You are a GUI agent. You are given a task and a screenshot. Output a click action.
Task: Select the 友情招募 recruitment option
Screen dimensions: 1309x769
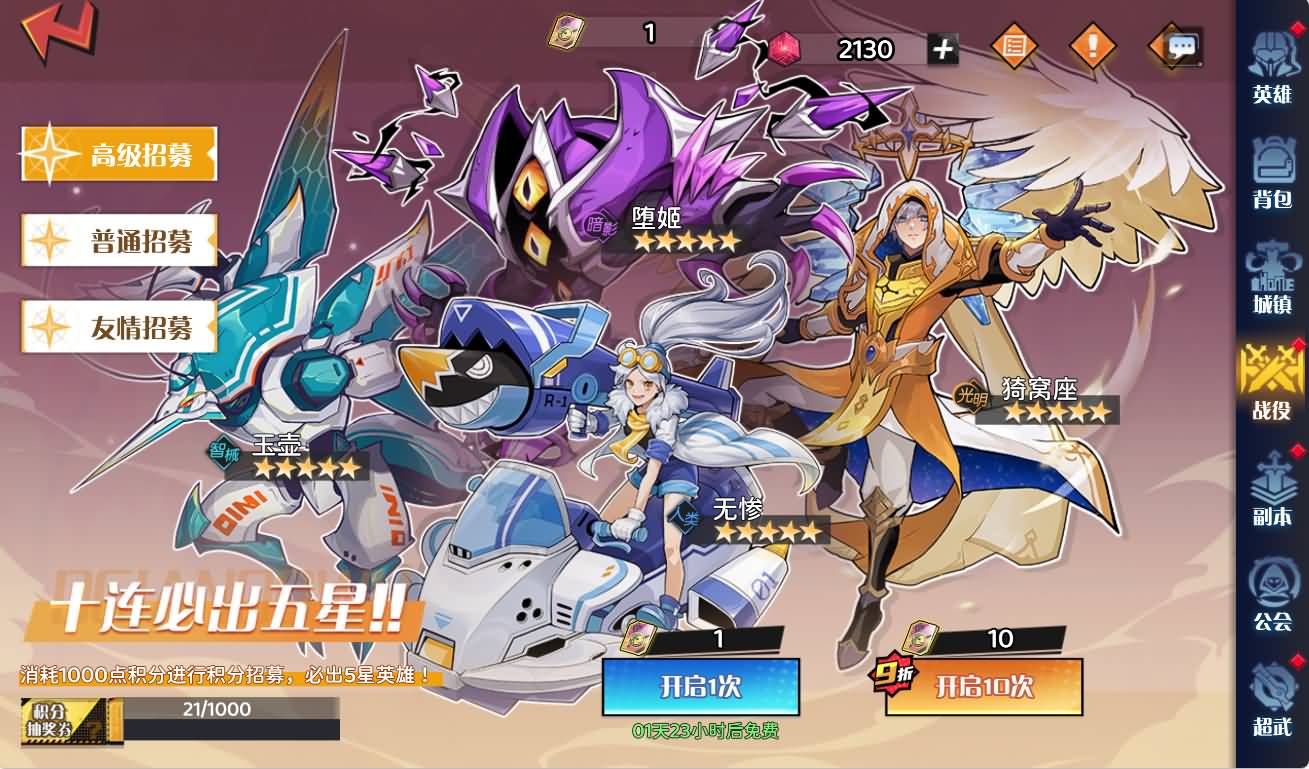coord(118,328)
